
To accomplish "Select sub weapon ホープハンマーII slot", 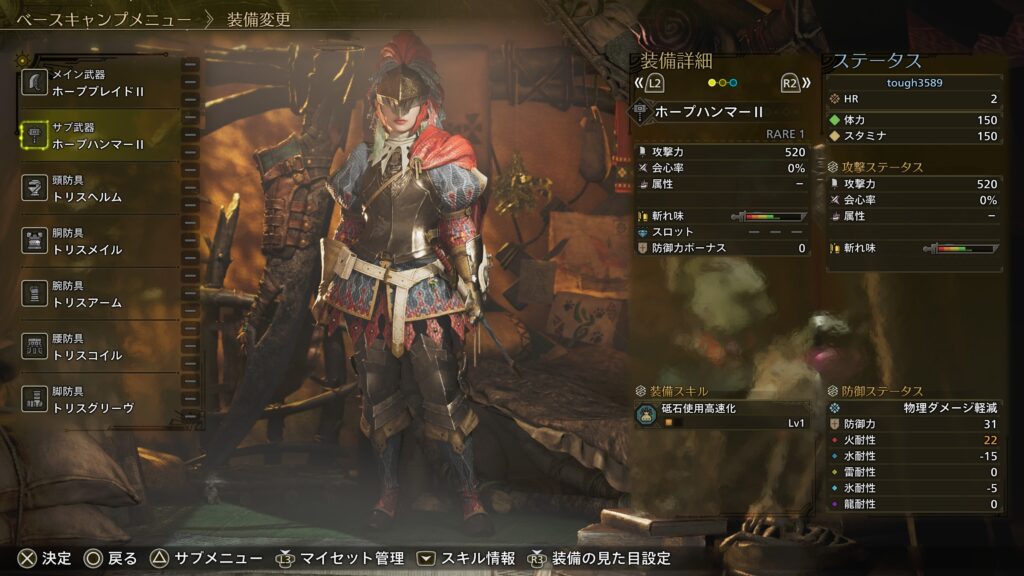I will [98, 136].
